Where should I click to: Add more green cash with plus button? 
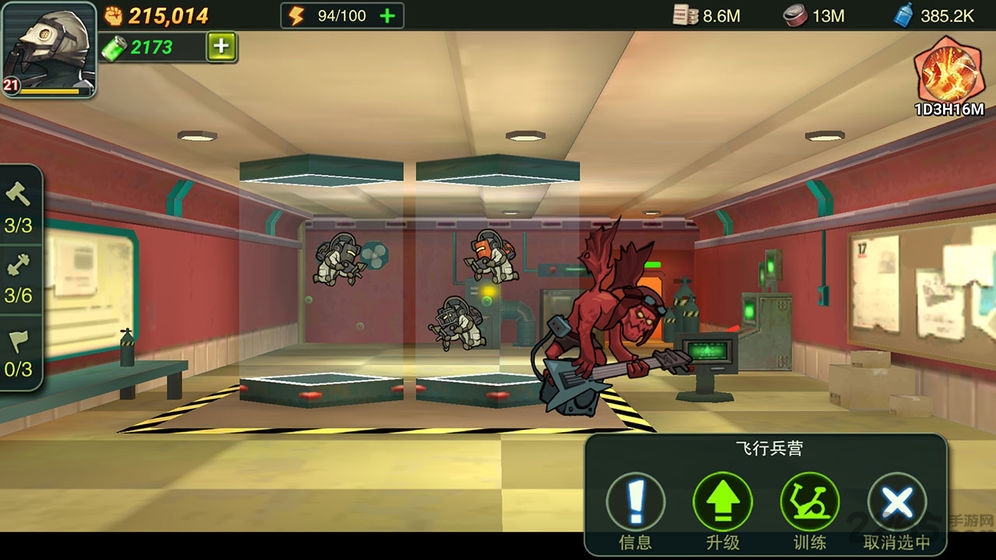pyautogui.click(x=221, y=46)
